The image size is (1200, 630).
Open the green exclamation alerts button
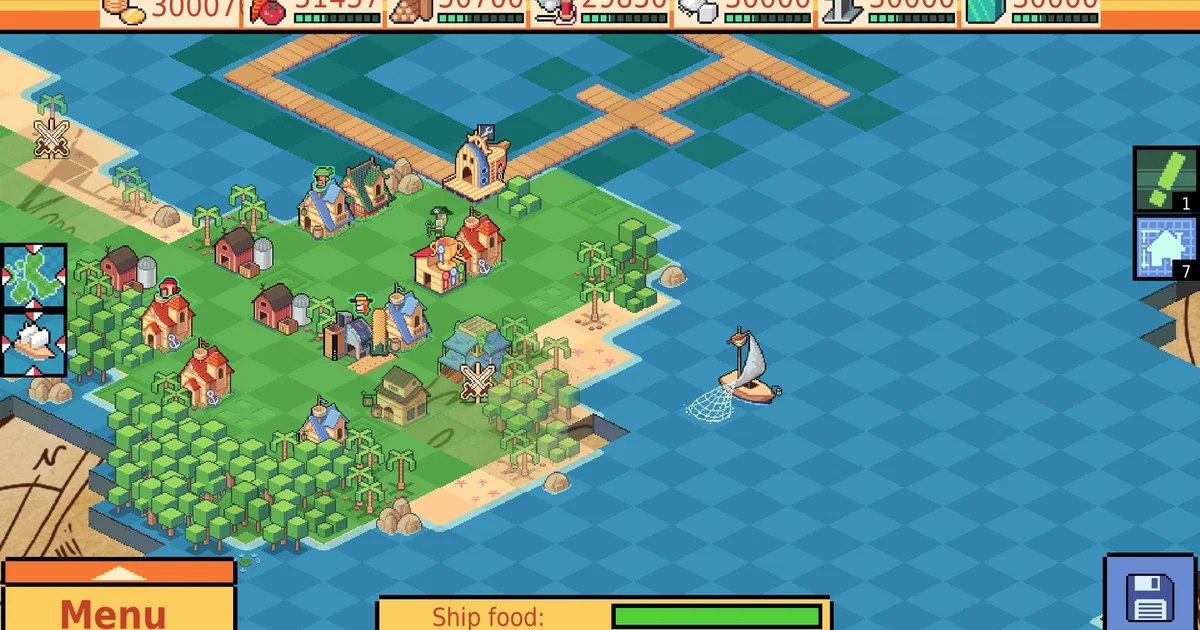[1165, 179]
